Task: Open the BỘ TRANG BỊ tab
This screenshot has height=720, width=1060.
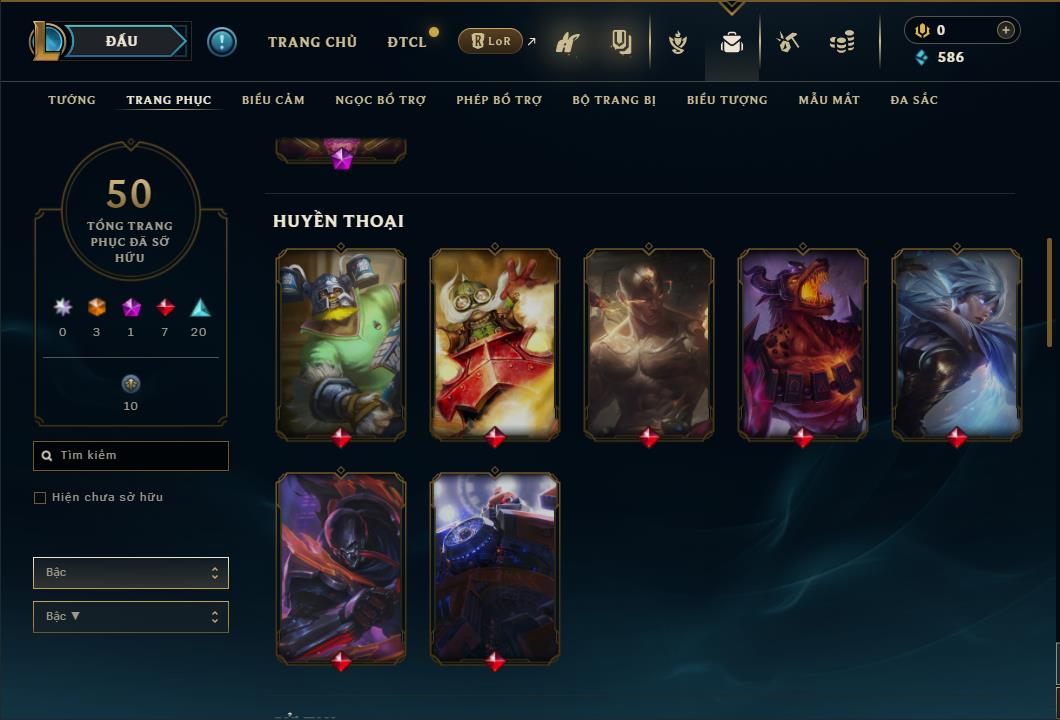Action: [x=614, y=100]
